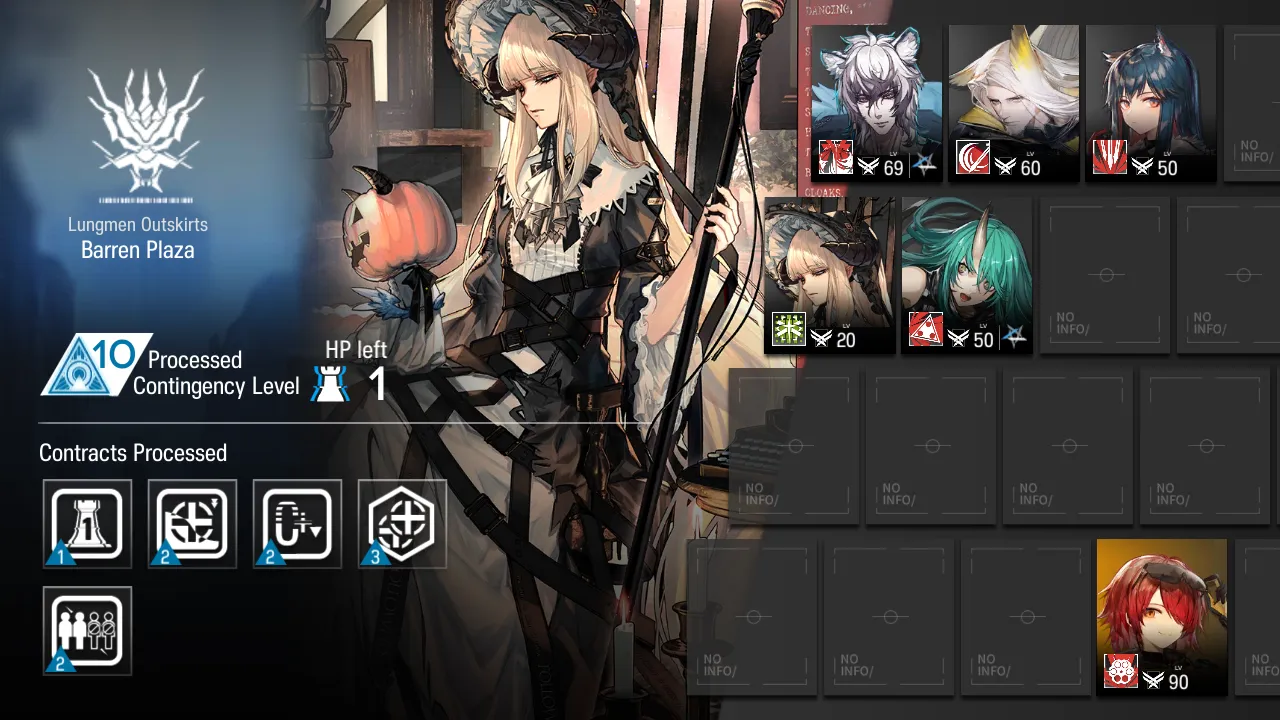Inspect the U-shaped arrow contract icon
Image resolution: width=1280 pixels, height=720 pixels.
click(x=297, y=524)
